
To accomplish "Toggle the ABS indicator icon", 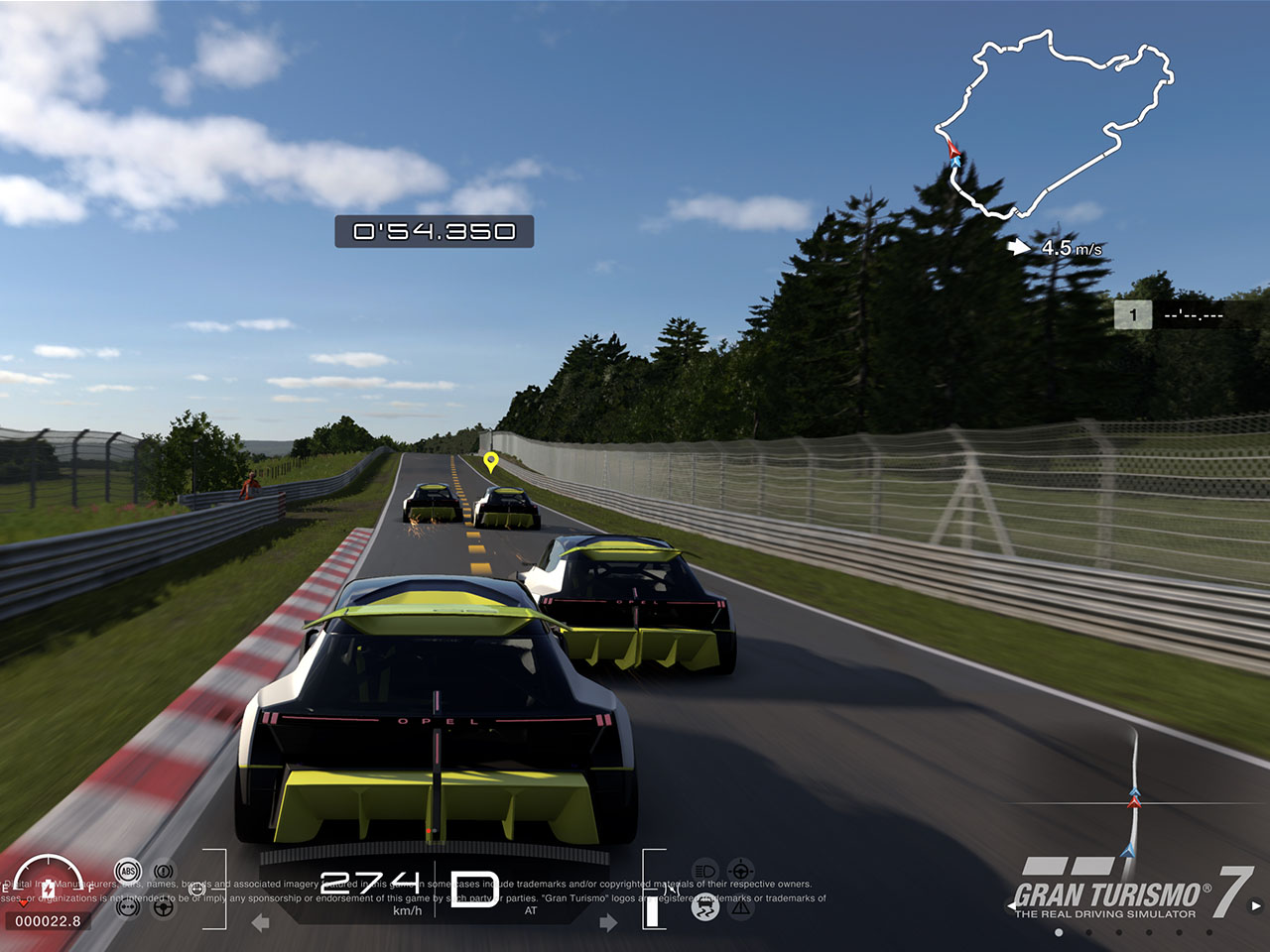I will tap(128, 872).
